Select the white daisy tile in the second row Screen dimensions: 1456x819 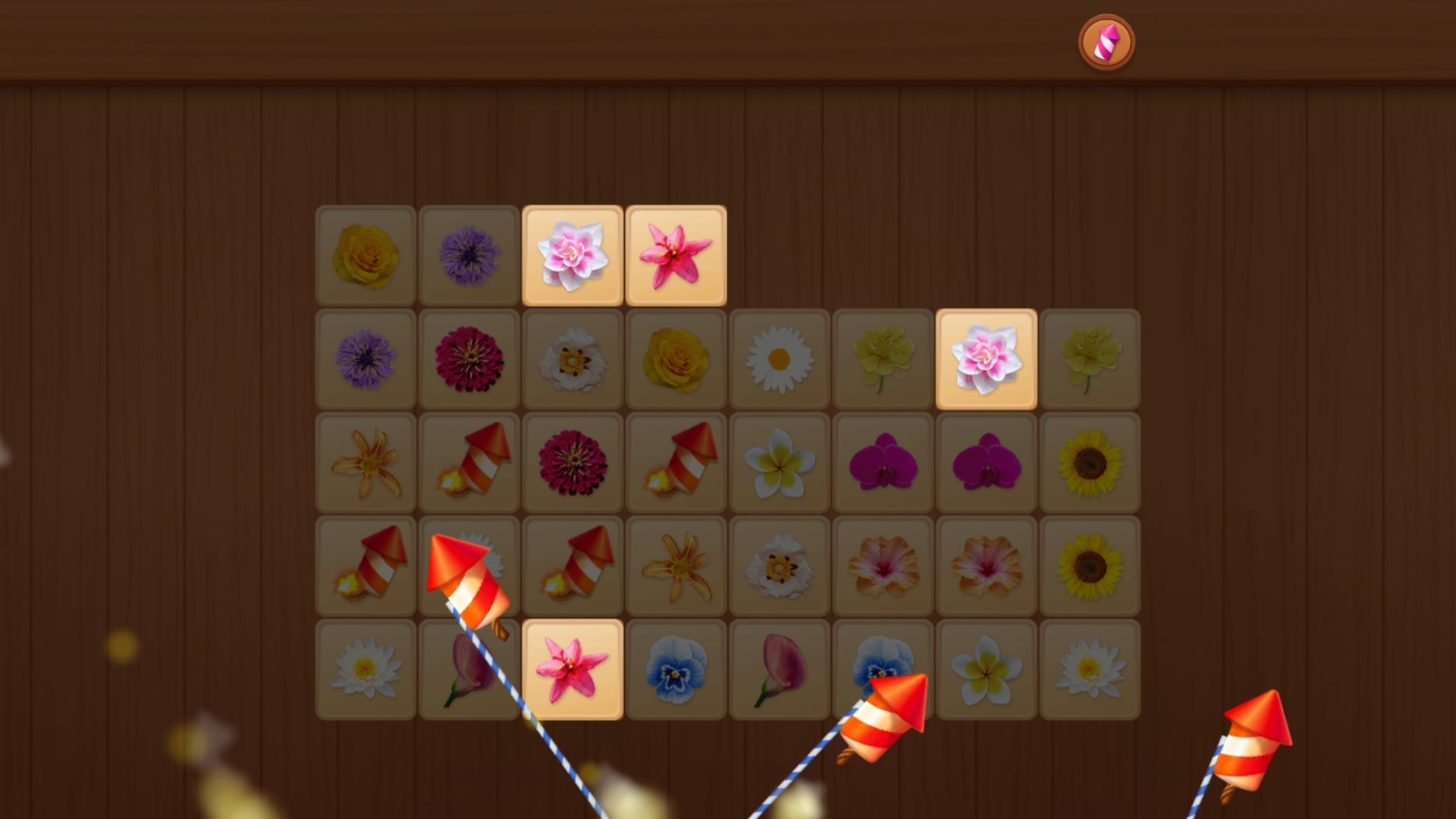click(779, 359)
